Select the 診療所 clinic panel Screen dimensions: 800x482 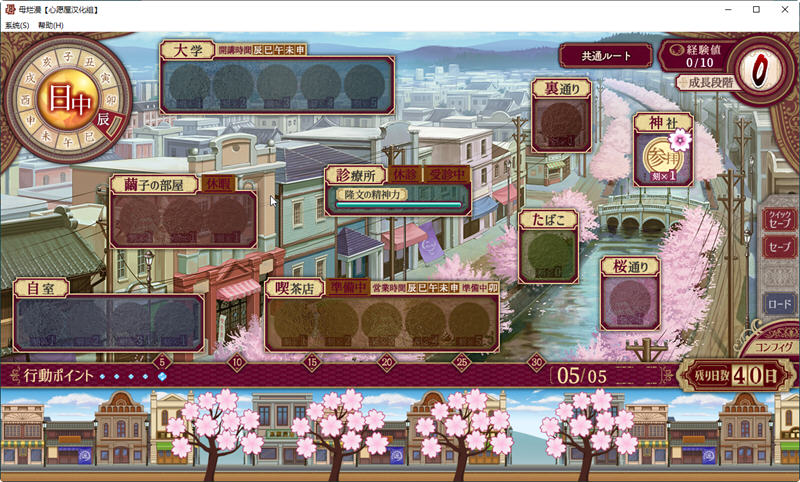[397, 190]
